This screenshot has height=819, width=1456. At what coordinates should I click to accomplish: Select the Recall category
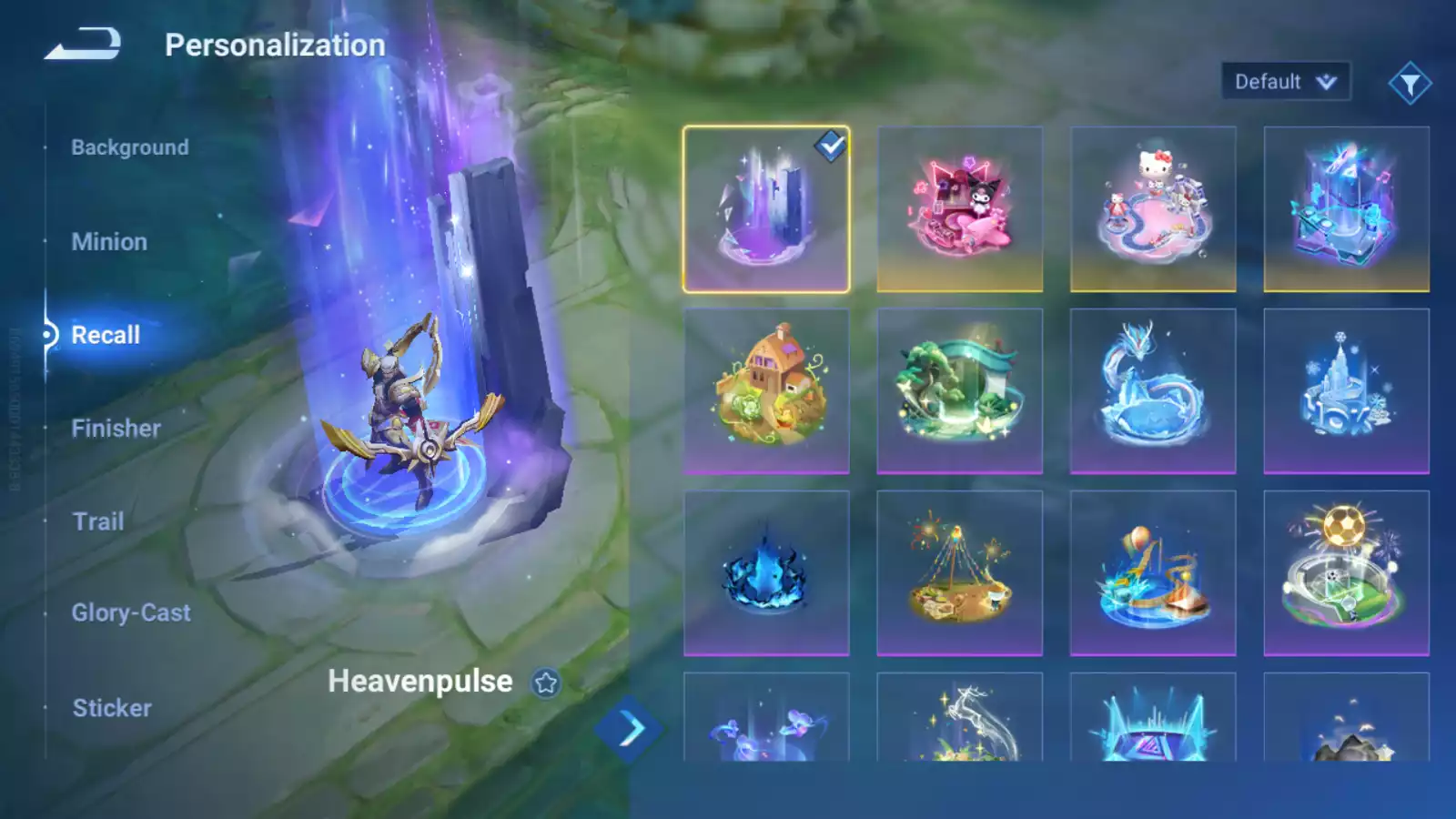click(106, 335)
